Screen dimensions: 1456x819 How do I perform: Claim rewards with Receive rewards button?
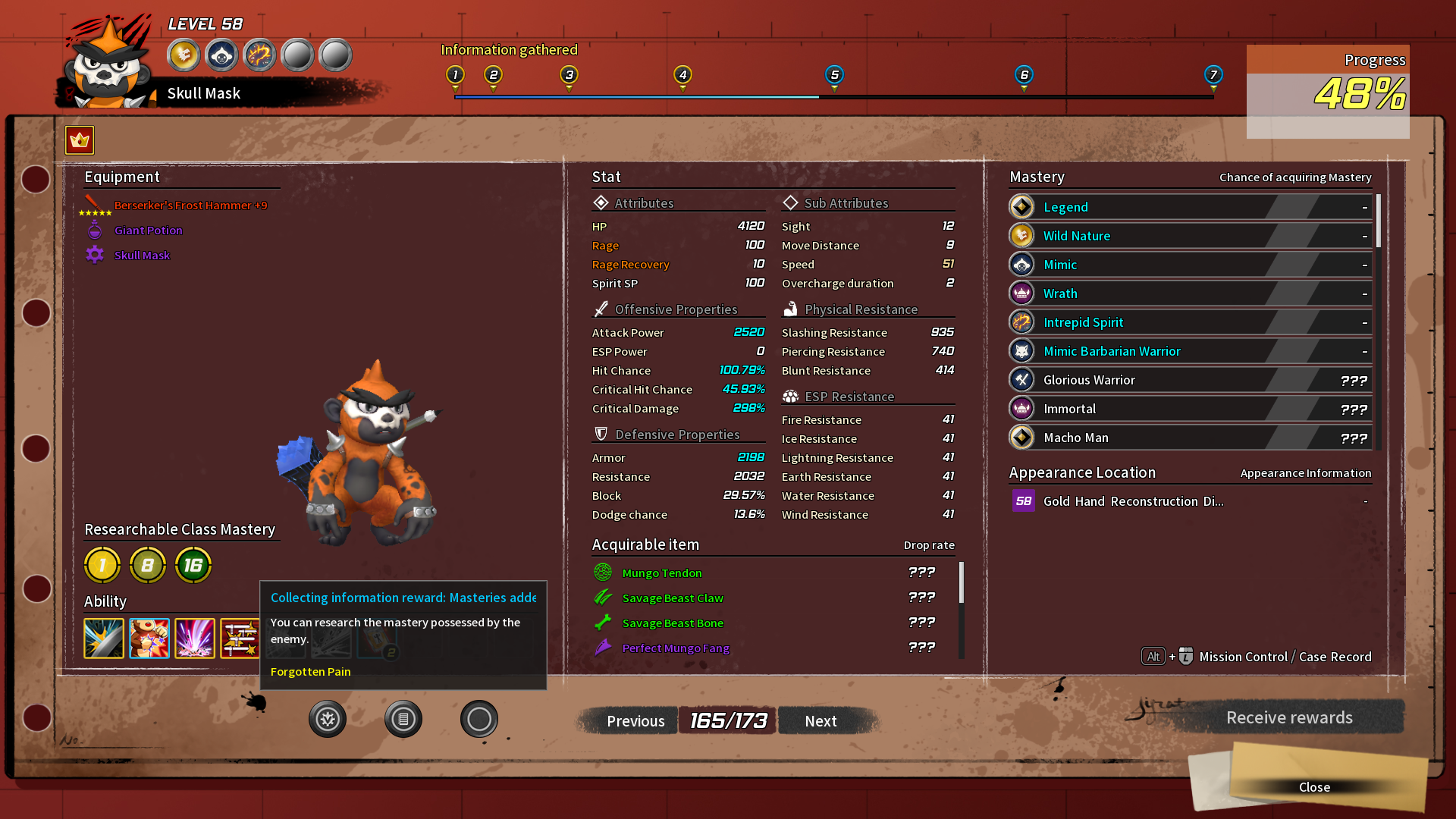(1288, 717)
